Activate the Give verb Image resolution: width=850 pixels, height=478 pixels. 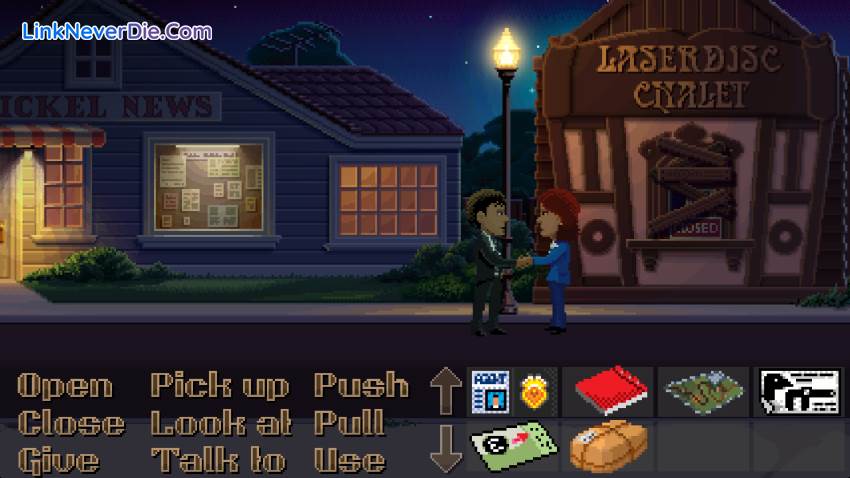tap(58, 460)
